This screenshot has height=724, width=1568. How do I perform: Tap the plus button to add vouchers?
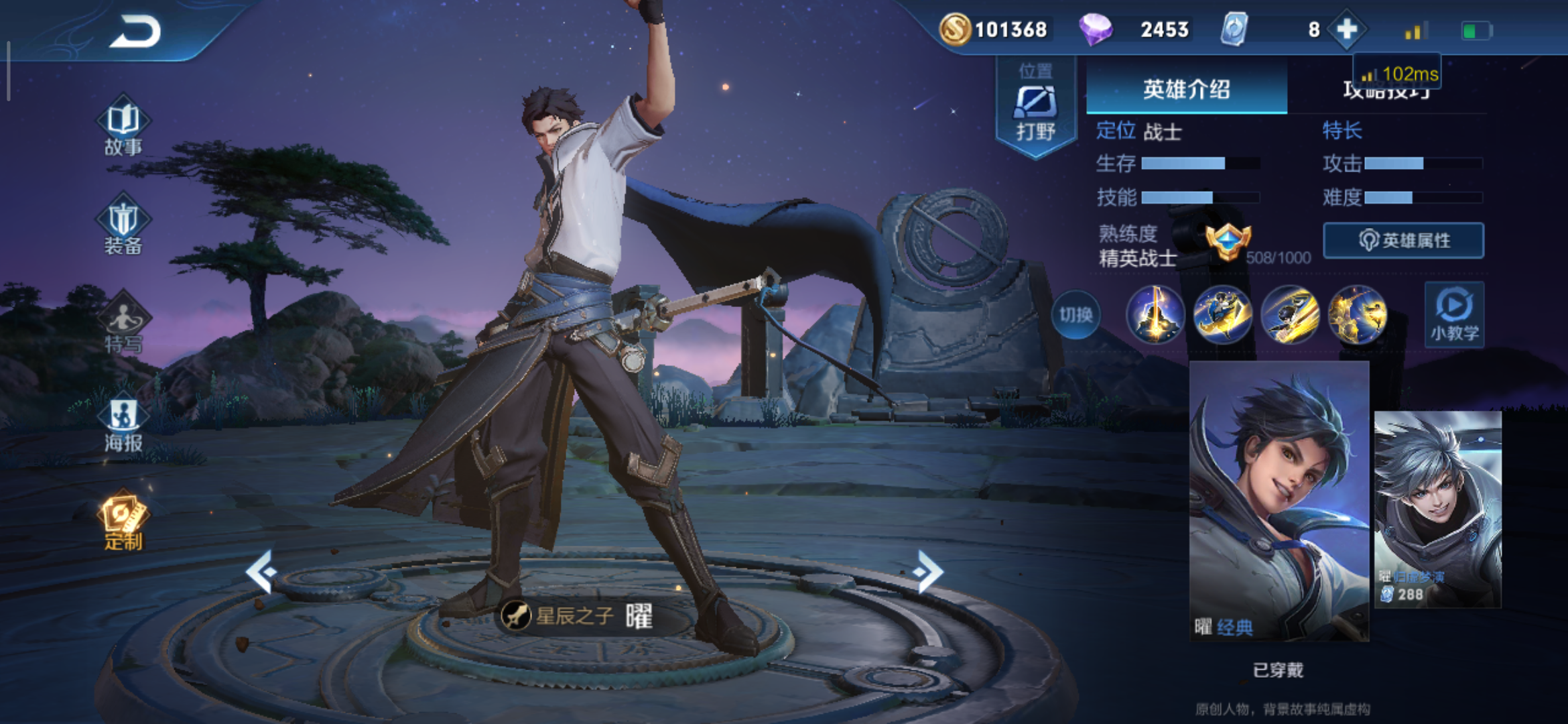1347,29
